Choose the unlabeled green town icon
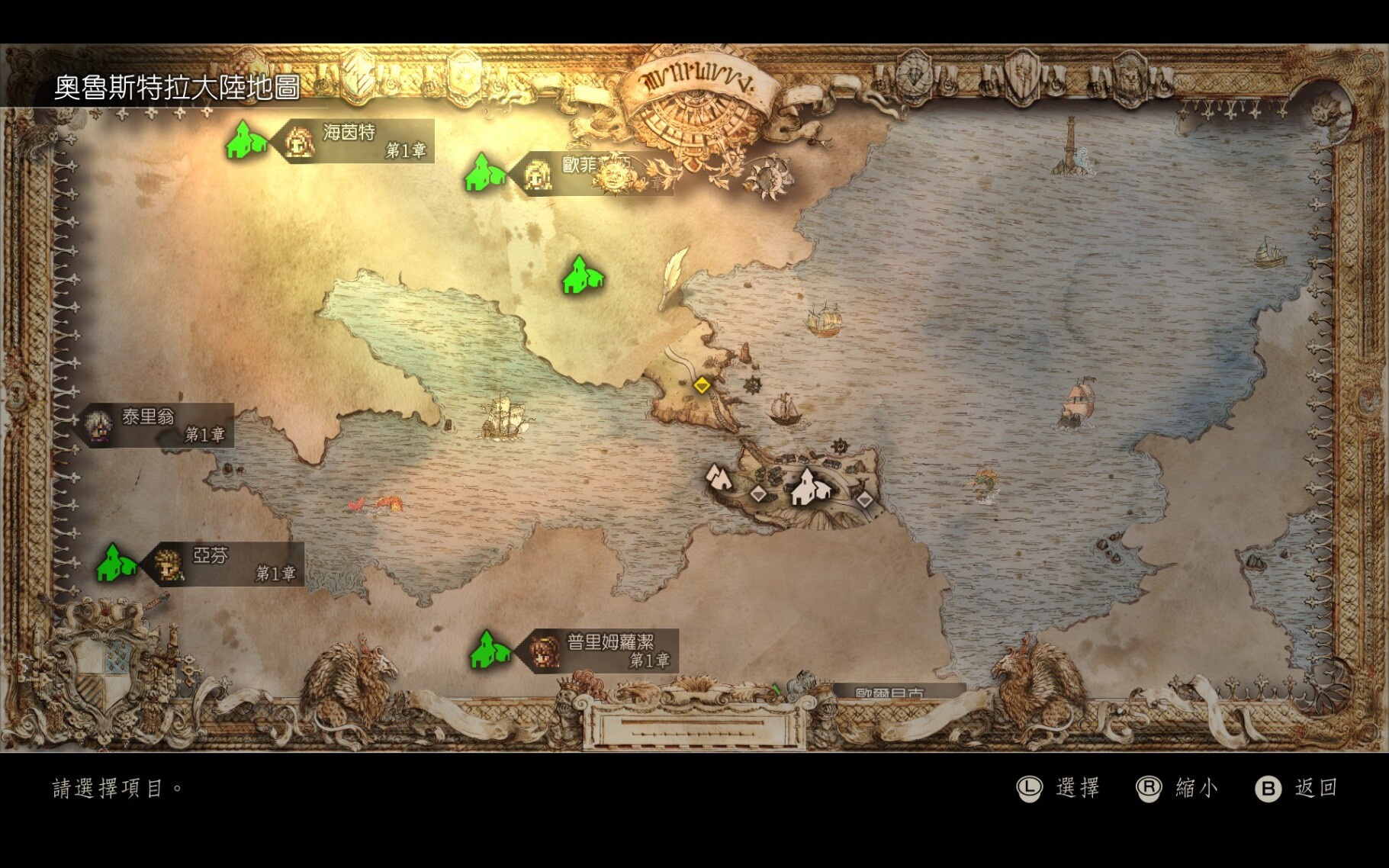 pos(582,275)
